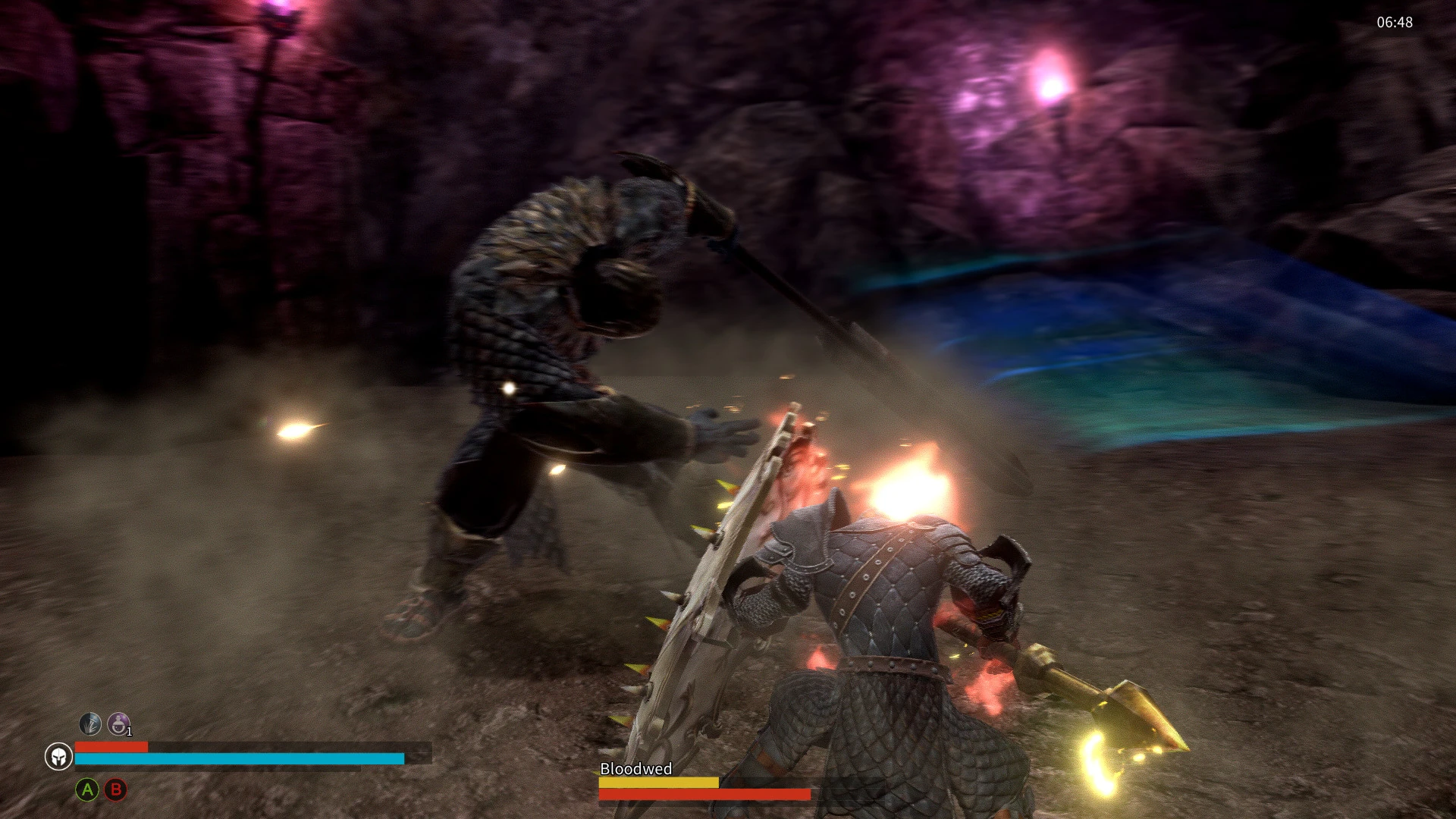
Task: Select the potion flask icon in the HUD
Action: [120, 724]
